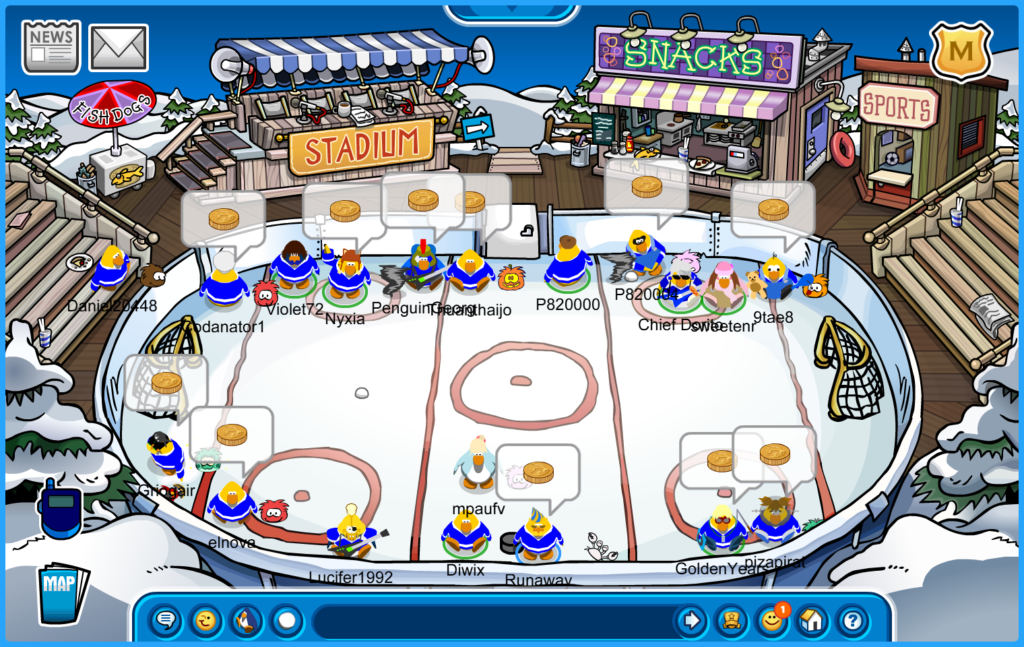Show the winking face emote menu
The image size is (1024, 647).
tap(206, 621)
